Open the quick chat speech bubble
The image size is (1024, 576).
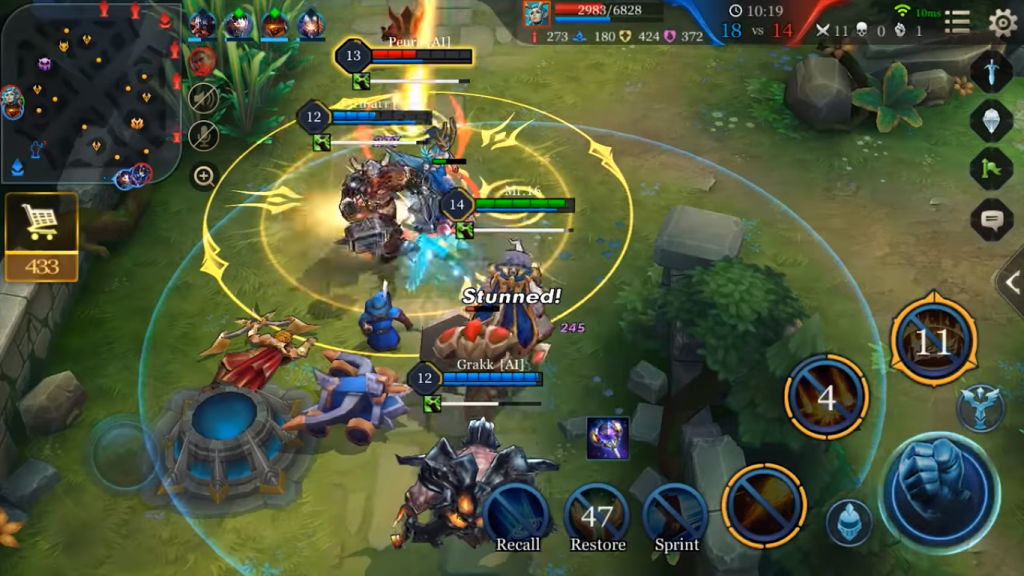[x=991, y=219]
